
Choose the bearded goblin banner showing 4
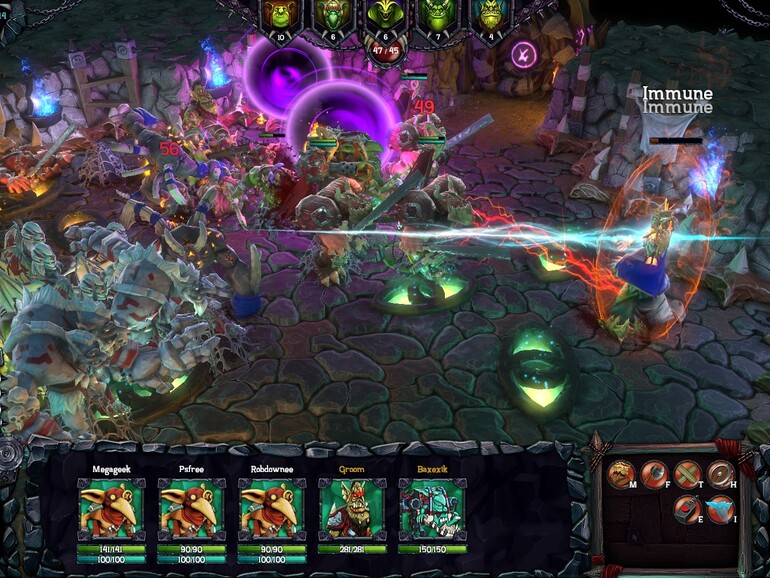coord(489,17)
